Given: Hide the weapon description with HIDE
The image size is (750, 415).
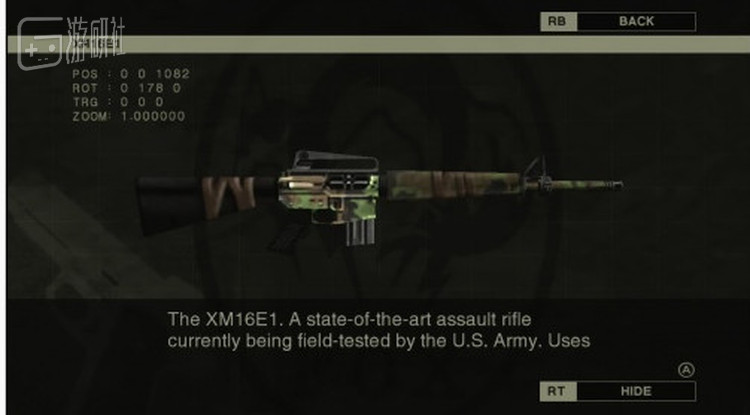Looking at the screenshot, I should pyautogui.click(x=636, y=391).
